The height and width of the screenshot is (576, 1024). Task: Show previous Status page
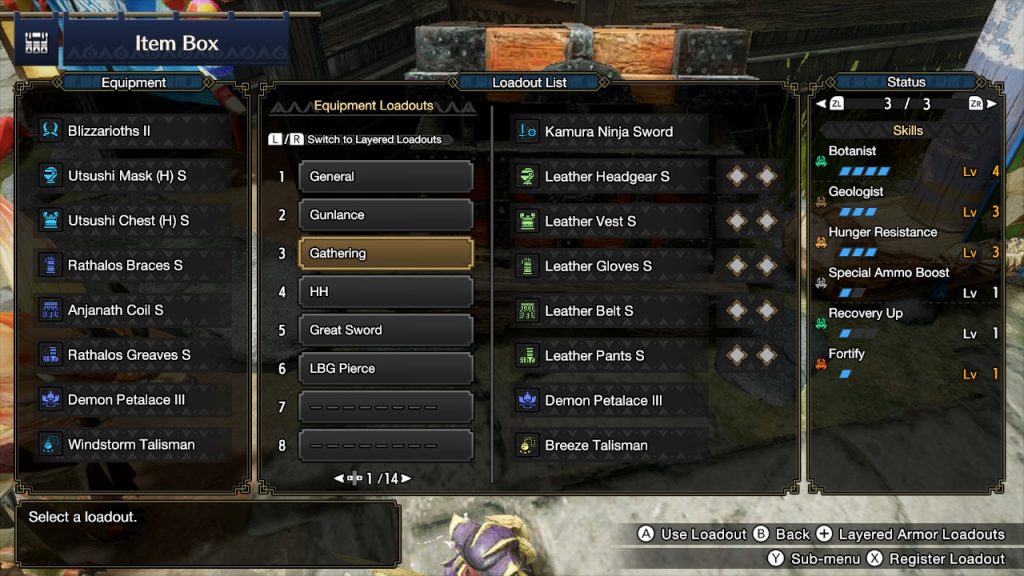pos(822,104)
